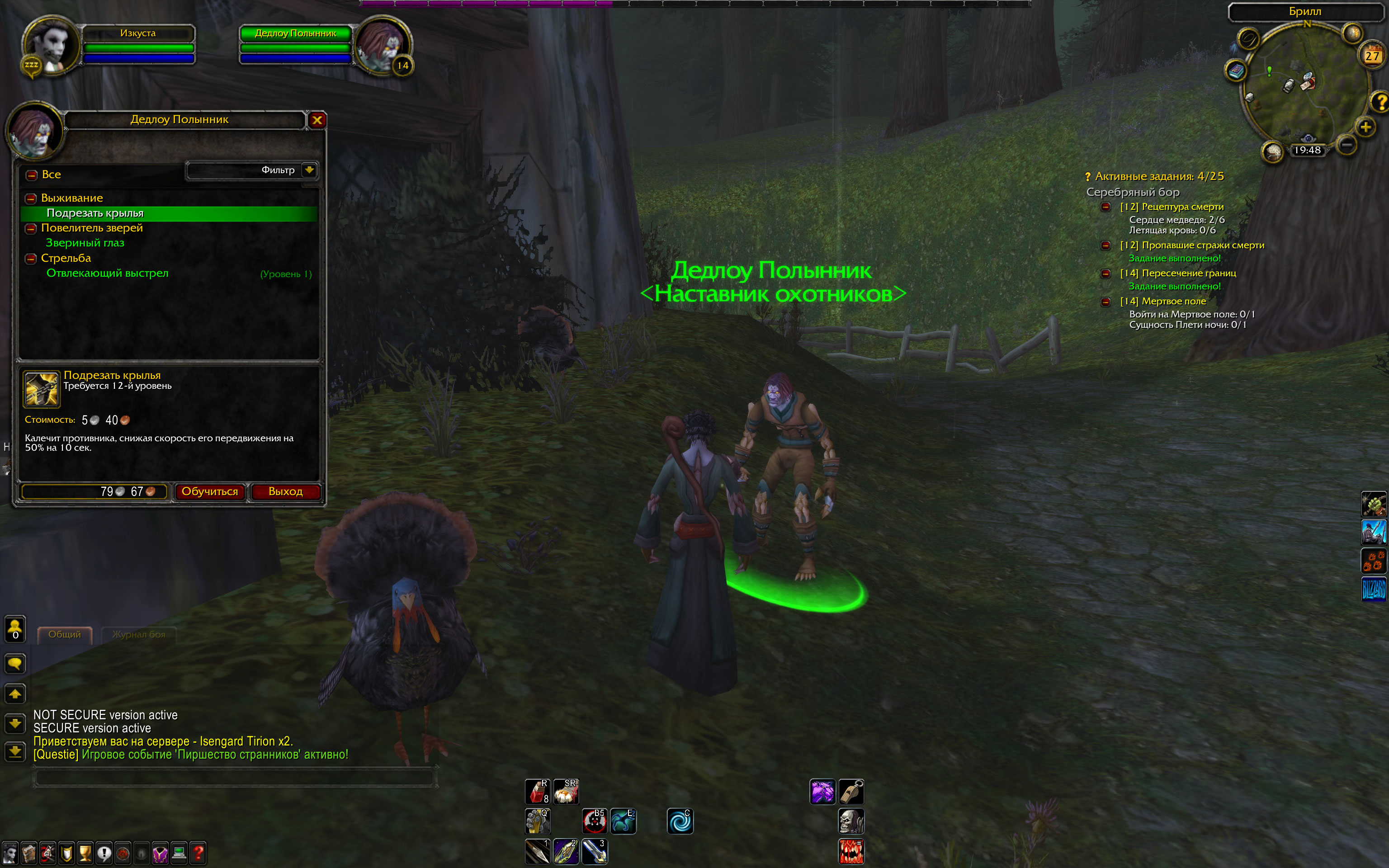Select the Звериный глаз skill row

[85, 243]
